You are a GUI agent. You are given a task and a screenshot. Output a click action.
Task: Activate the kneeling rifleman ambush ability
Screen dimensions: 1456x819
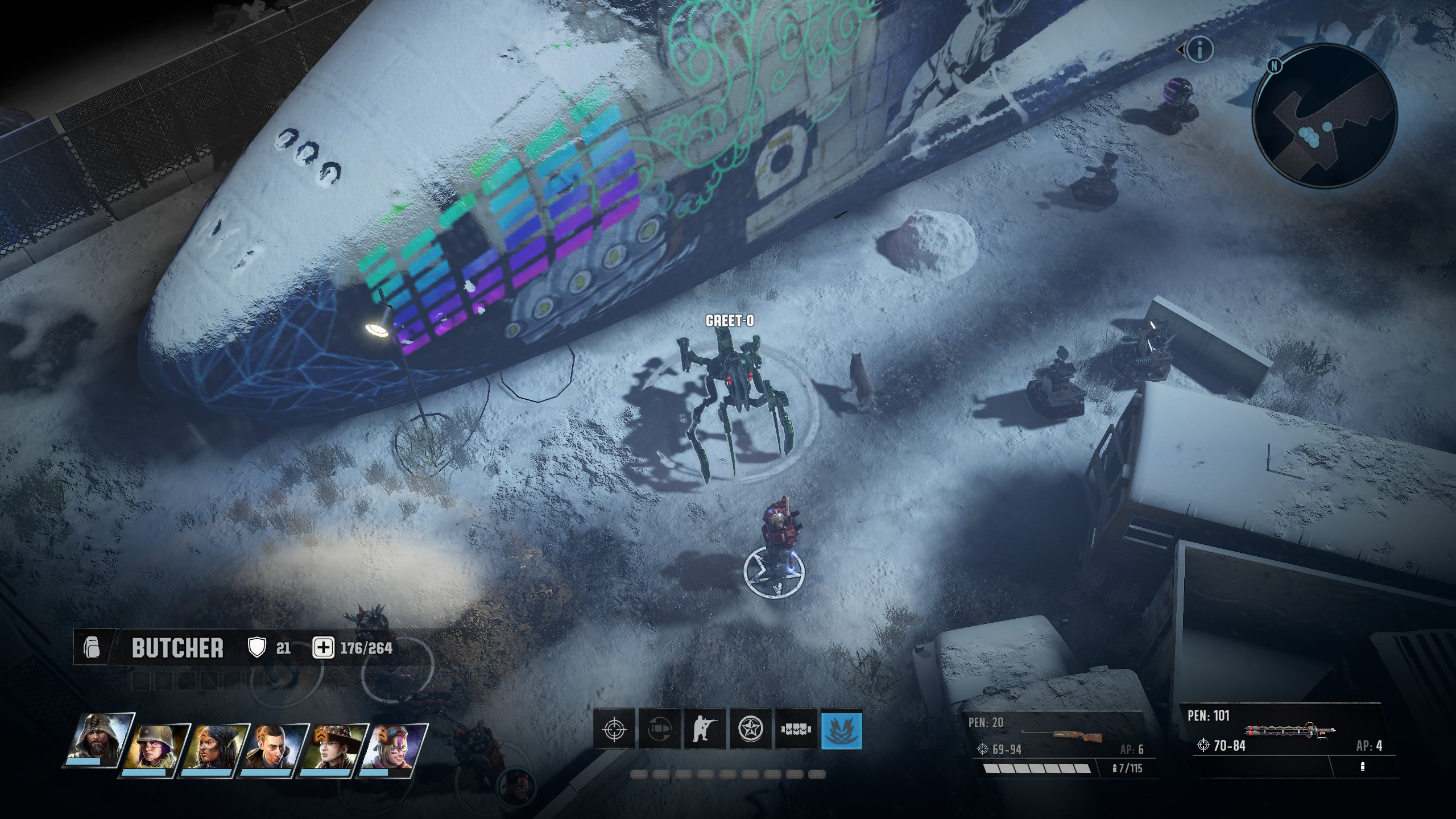(705, 729)
